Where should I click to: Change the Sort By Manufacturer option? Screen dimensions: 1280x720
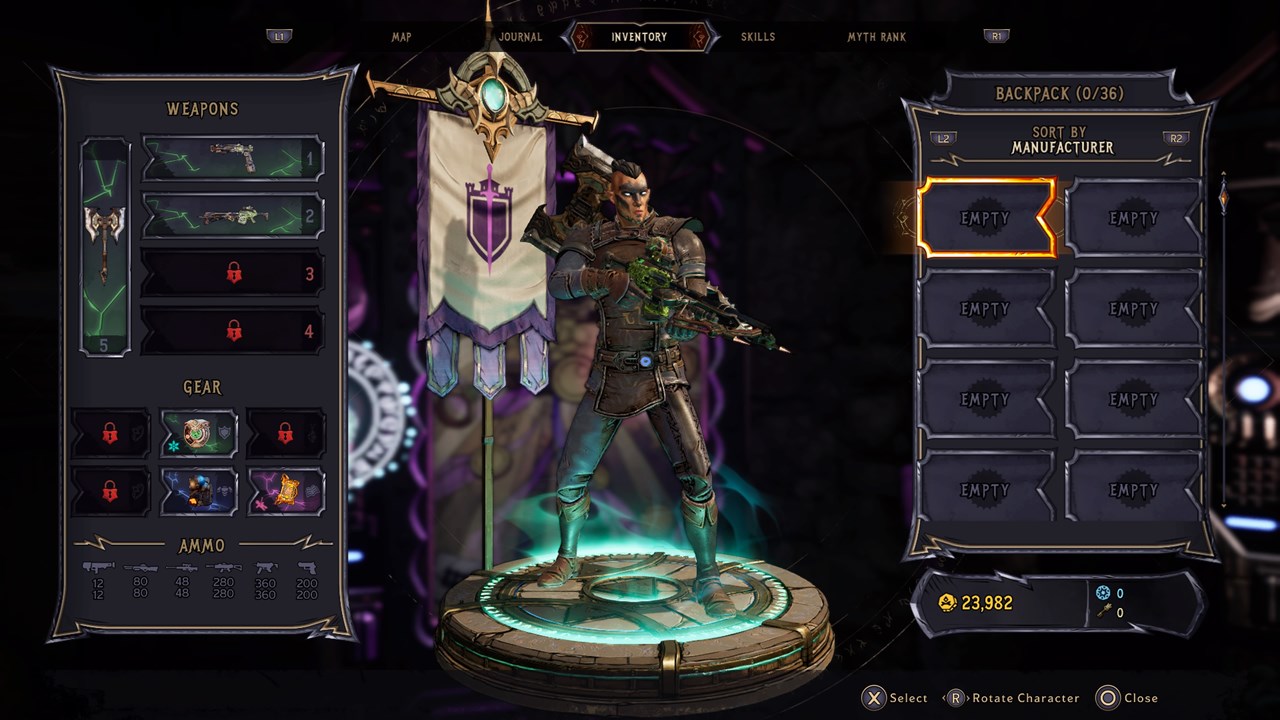(1060, 140)
